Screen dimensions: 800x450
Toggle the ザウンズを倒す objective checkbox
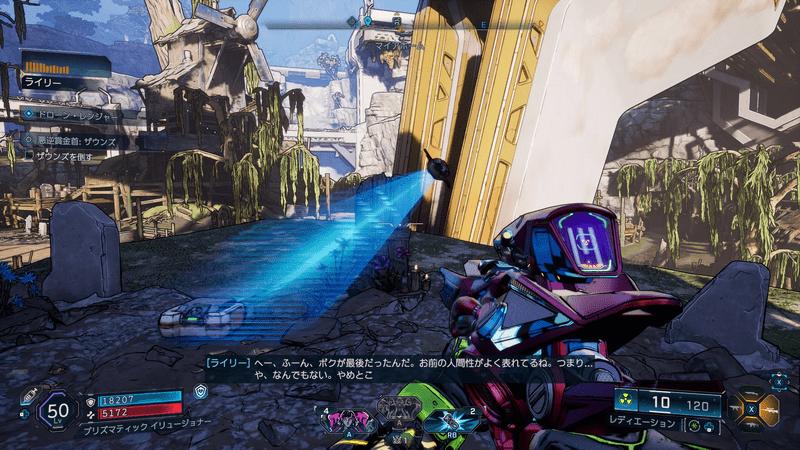[x=28, y=157]
